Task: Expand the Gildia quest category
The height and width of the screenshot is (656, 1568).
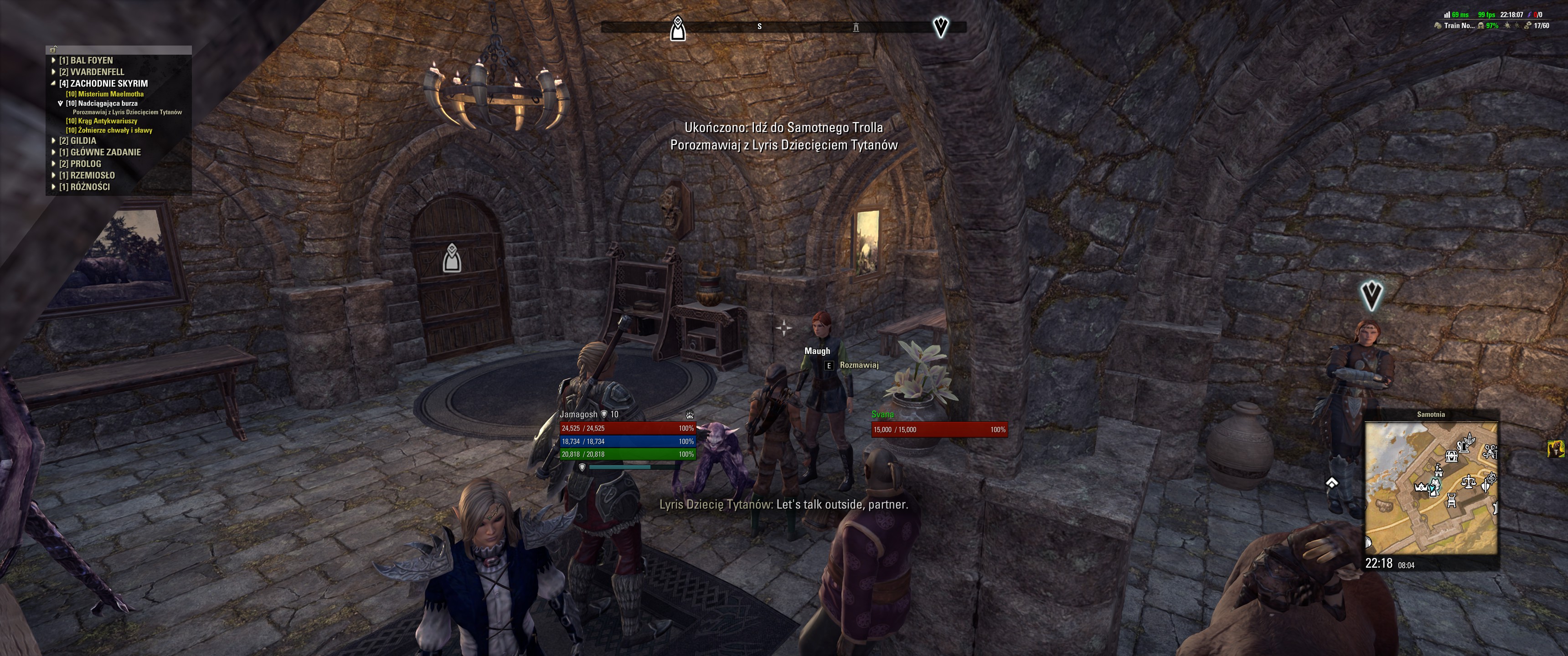Action: point(77,141)
